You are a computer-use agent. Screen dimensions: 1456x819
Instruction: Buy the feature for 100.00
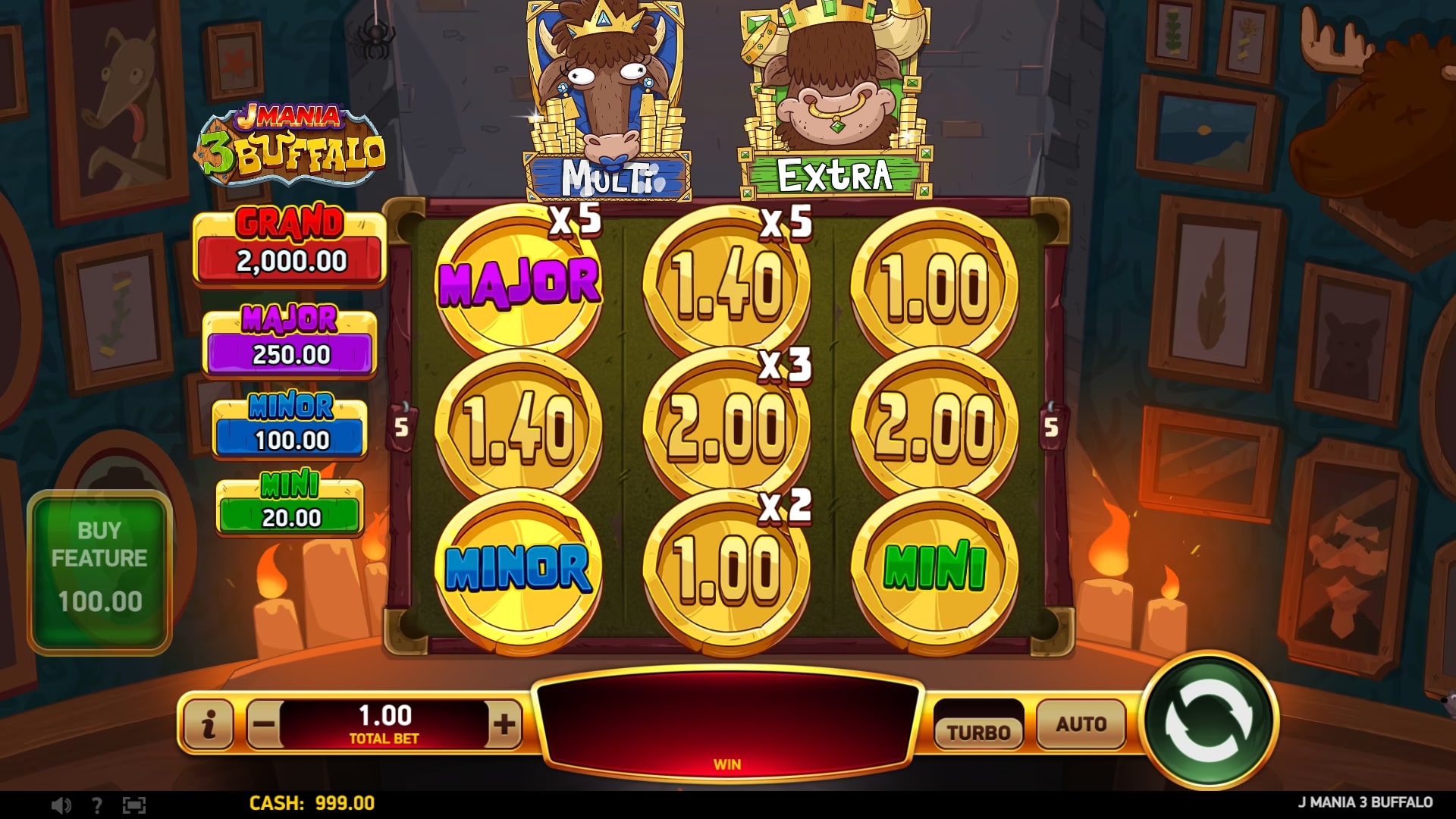point(100,570)
